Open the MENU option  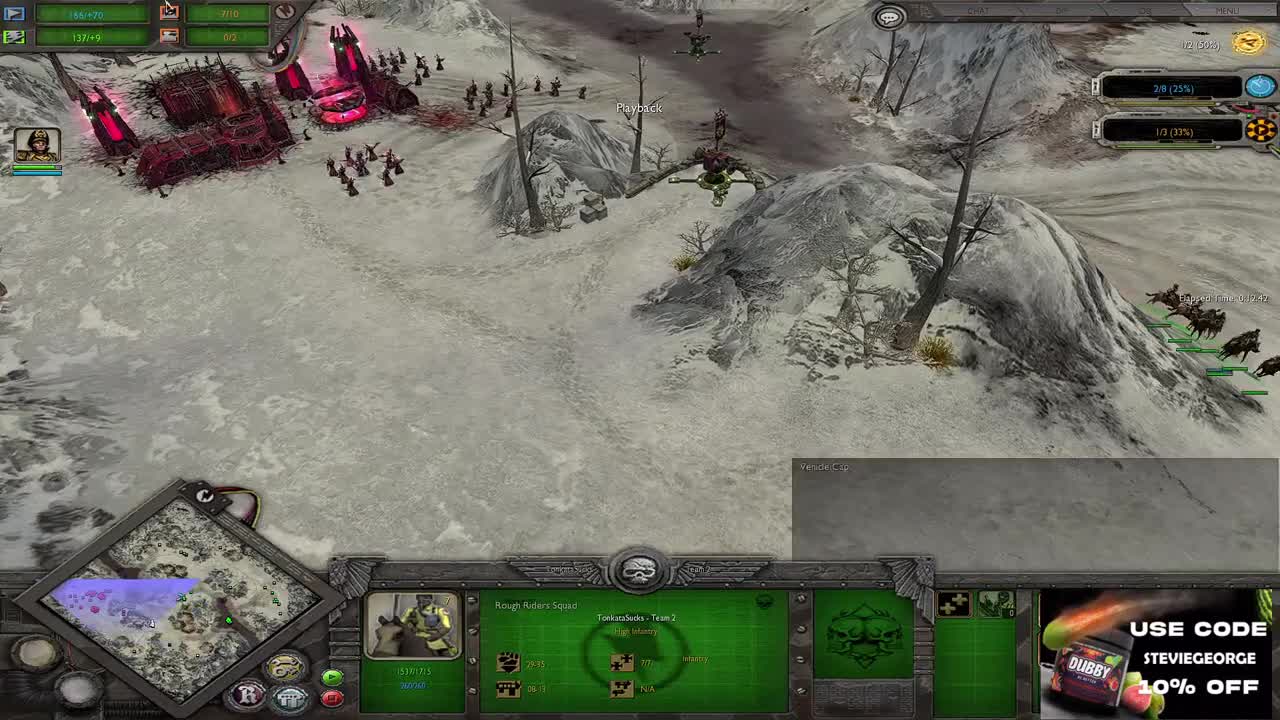[x=1227, y=11]
